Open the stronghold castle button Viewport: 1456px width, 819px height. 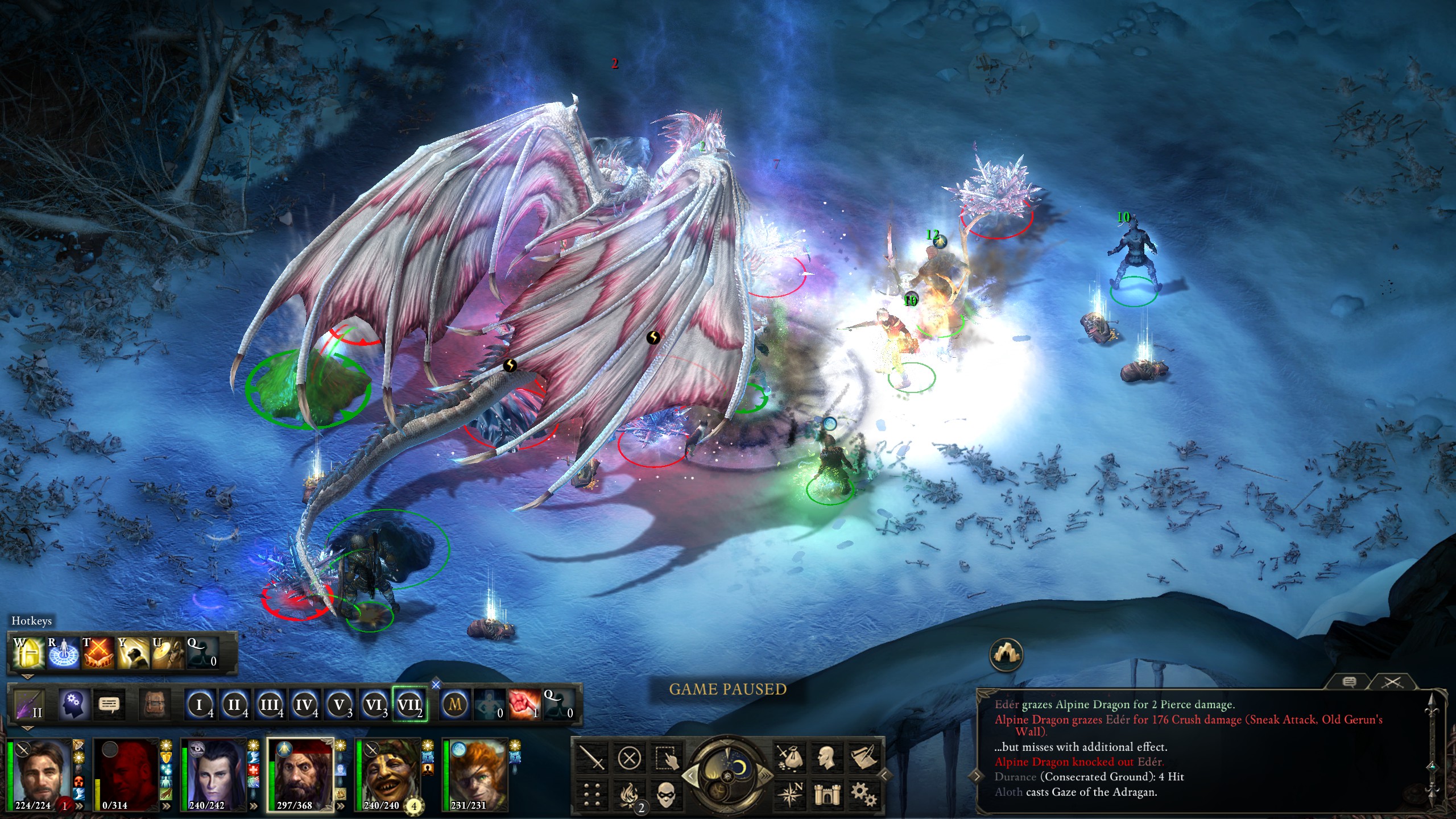(826, 795)
